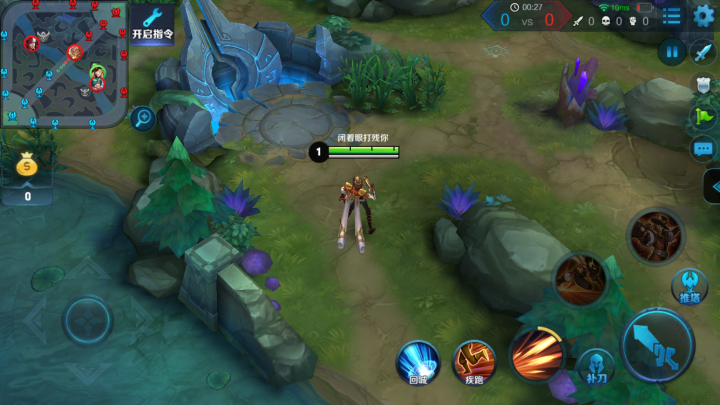Send the shield defend signal

pyautogui.click(x=703, y=84)
